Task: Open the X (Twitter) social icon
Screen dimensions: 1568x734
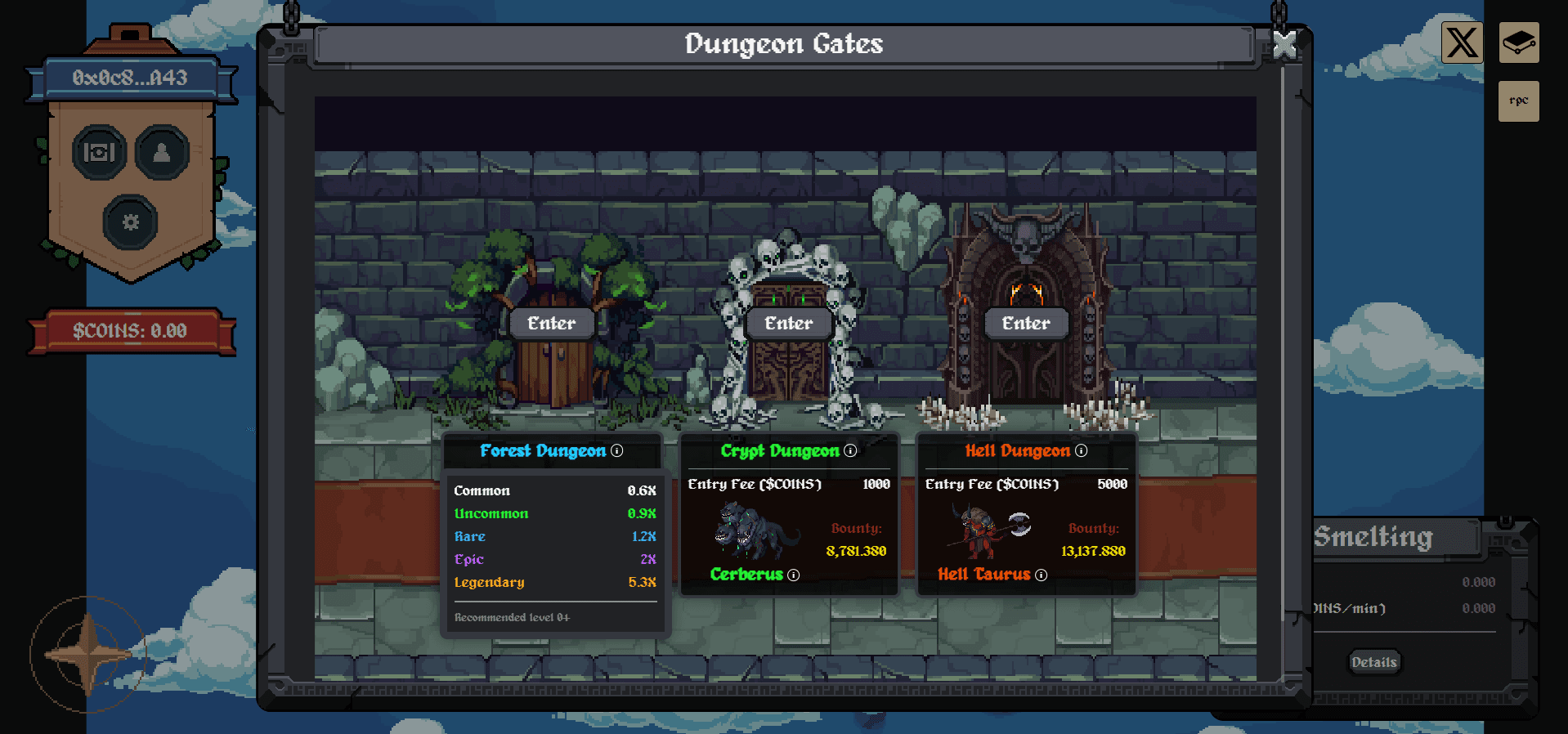Action: (x=1462, y=43)
